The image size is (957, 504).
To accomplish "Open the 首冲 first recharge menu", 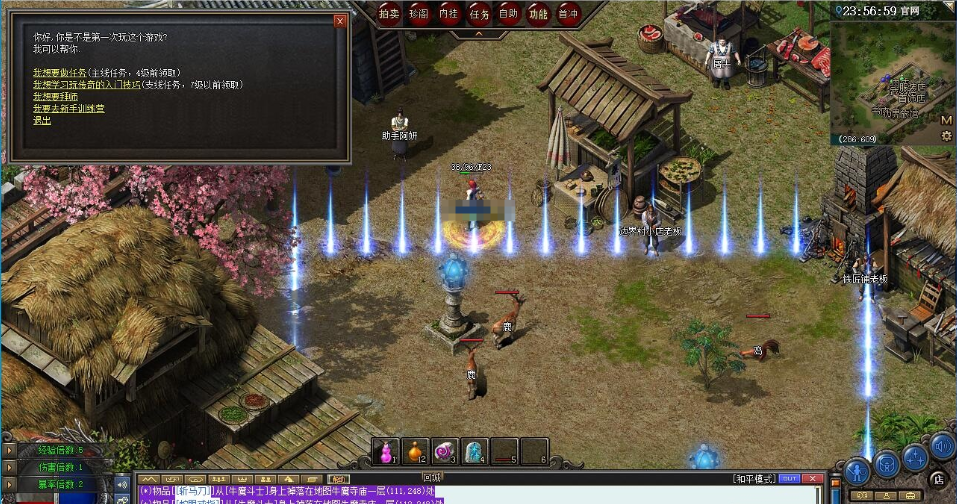I will [x=568, y=13].
